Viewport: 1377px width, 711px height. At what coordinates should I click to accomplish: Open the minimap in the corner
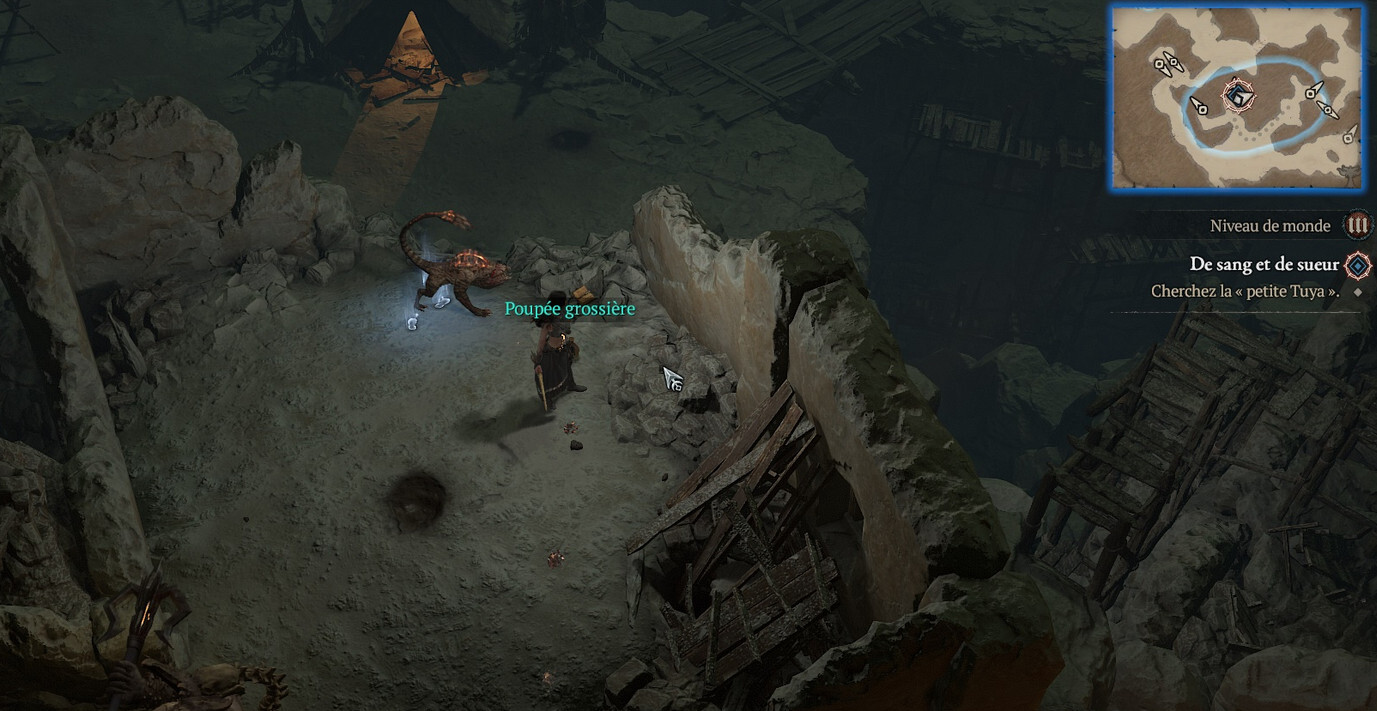pyautogui.click(x=1236, y=96)
